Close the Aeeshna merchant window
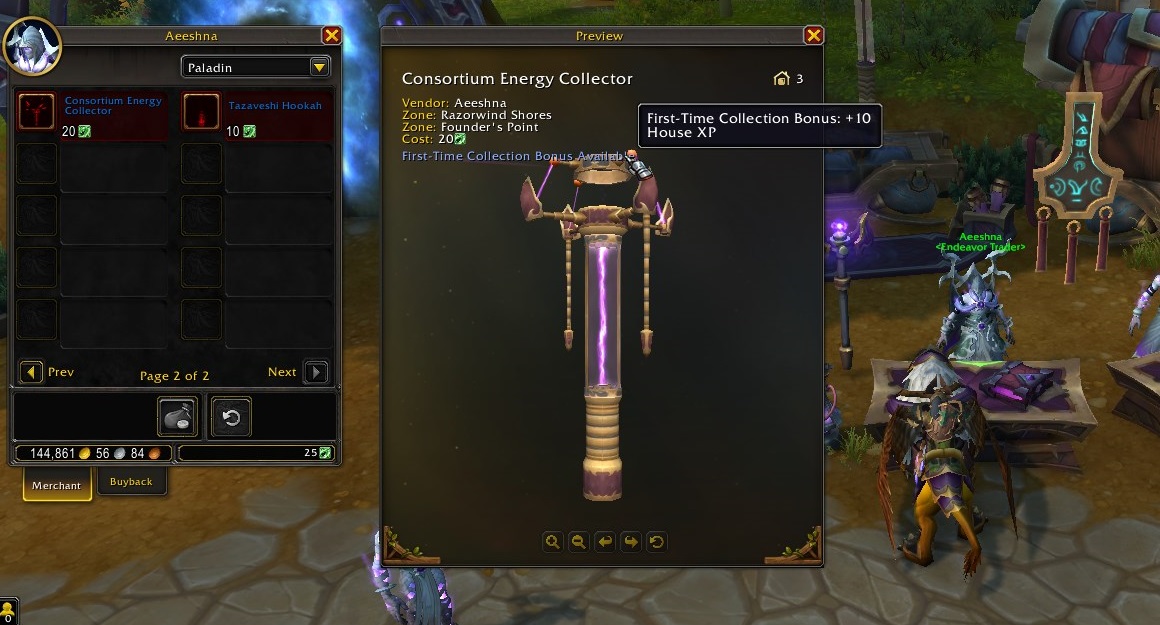The image size is (1160, 625). click(x=332, y=36)
